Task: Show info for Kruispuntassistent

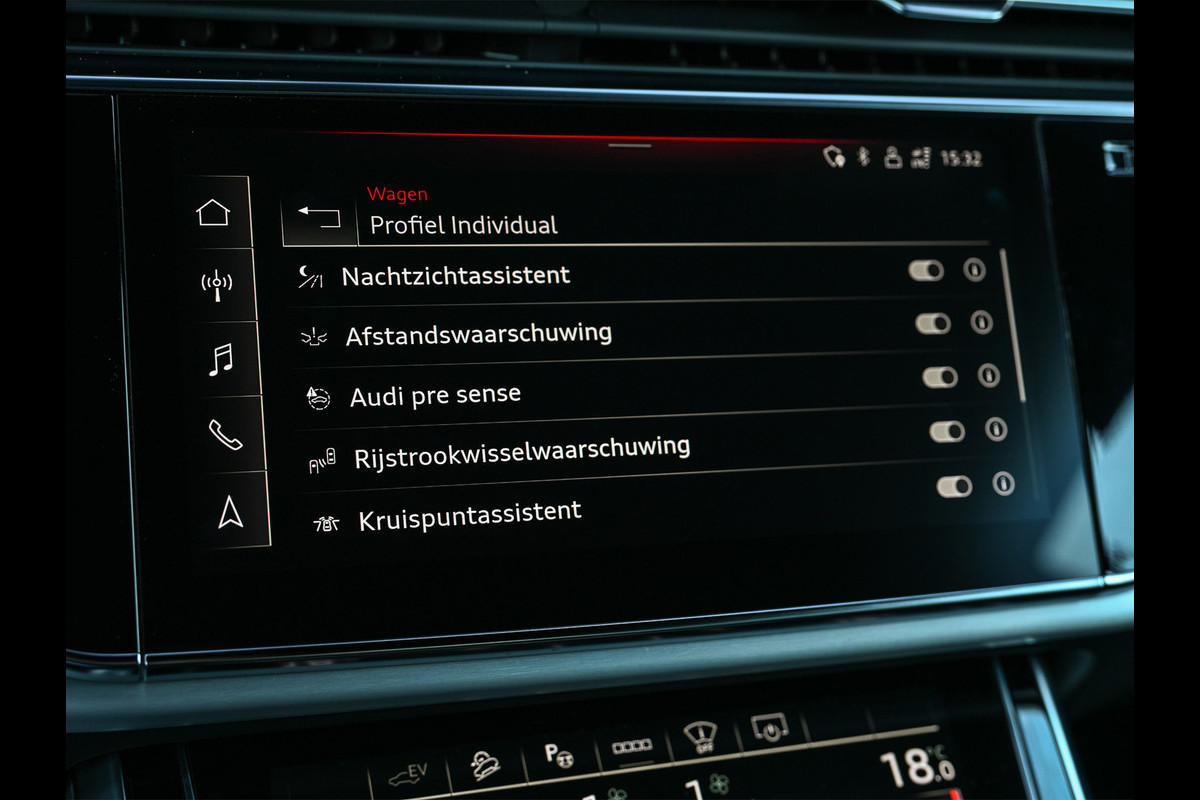Action: click(x=1003, y=484)
